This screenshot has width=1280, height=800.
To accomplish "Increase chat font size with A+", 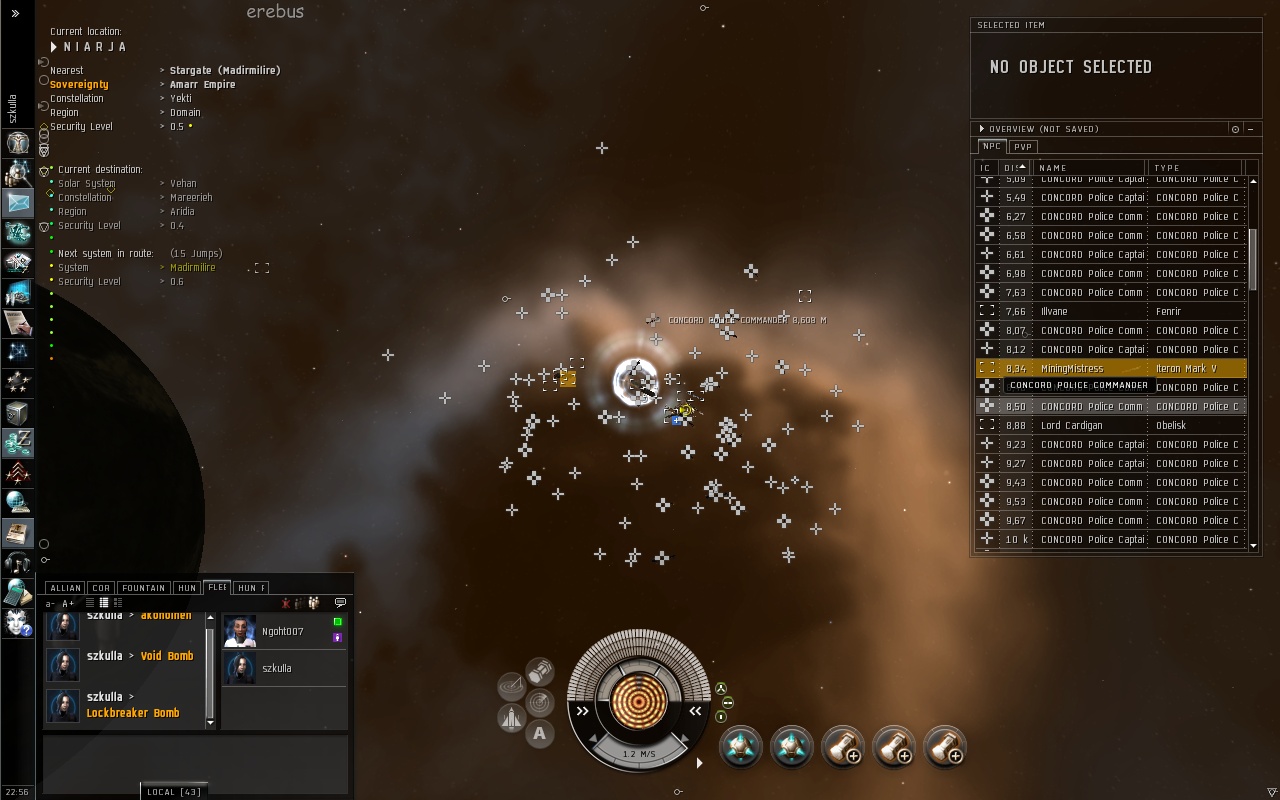I will 68,603.
